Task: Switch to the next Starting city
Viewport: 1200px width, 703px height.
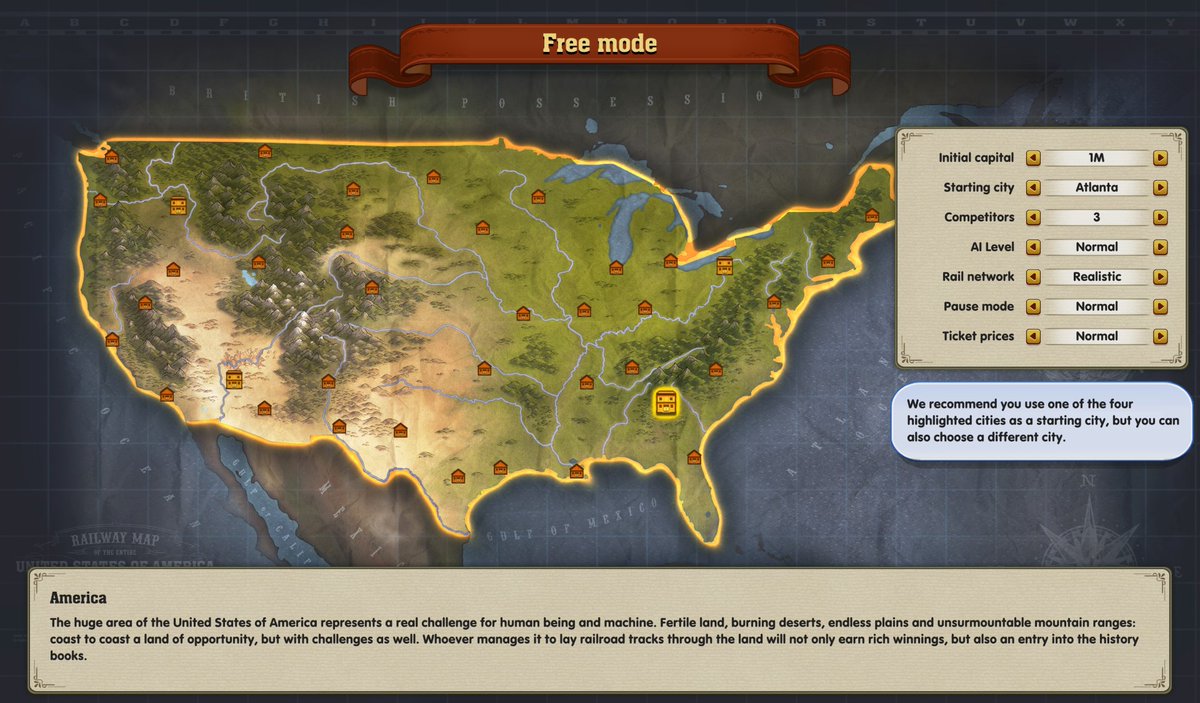Action: point(1160,188)
